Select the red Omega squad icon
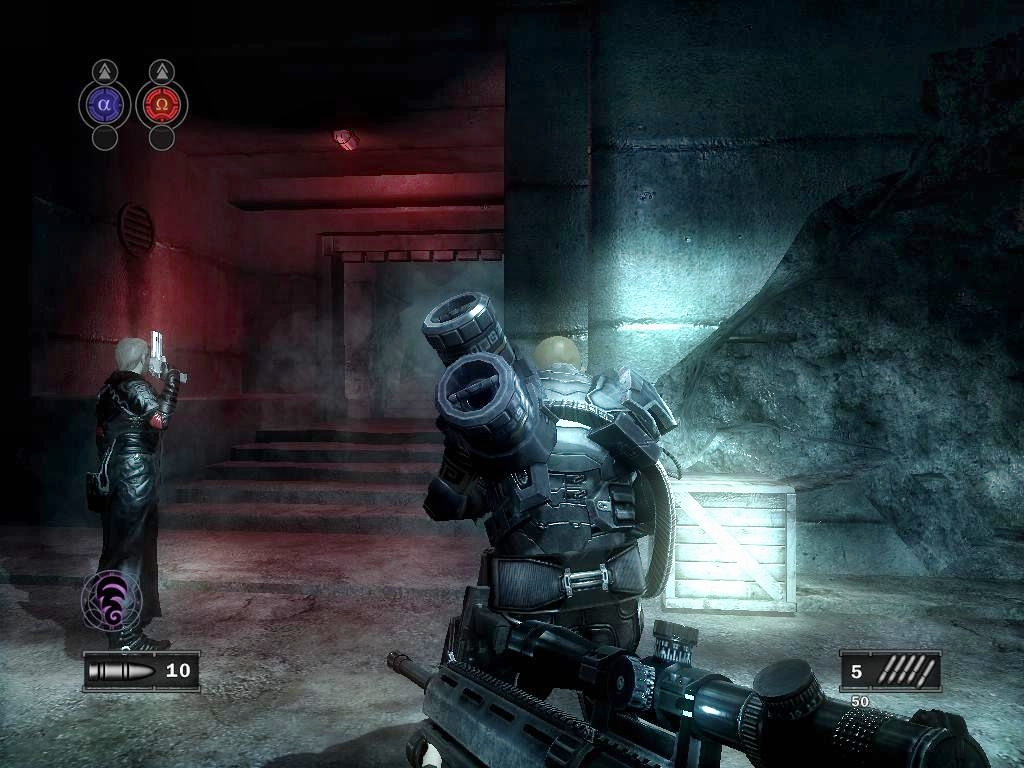Image resolution: width=1024 pixels, height=768 pixels. point(161,104)
